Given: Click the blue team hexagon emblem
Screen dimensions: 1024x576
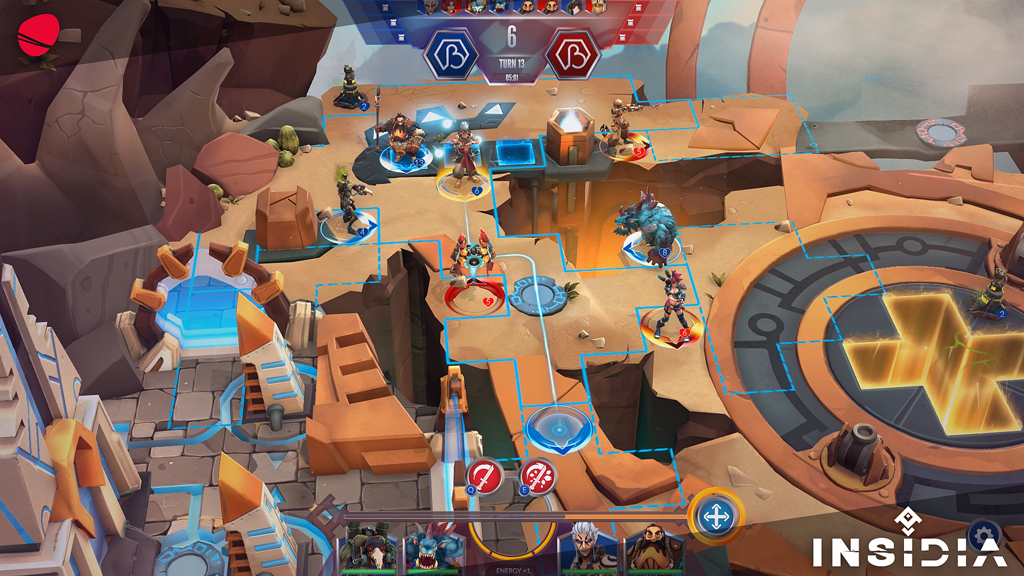Looking at the screenshot, I should (451, 53).
